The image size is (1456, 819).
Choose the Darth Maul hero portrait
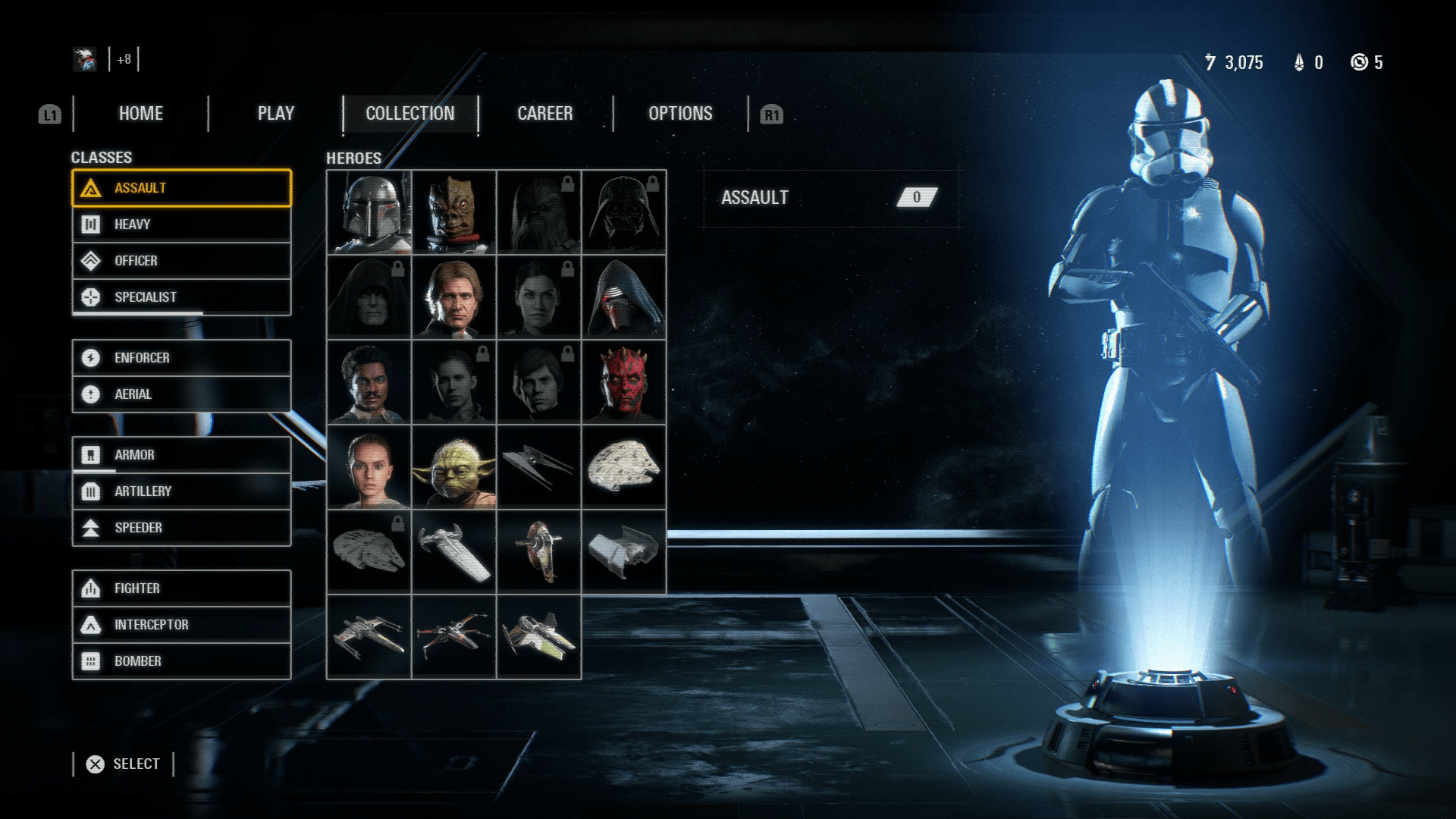click(624, 382)
